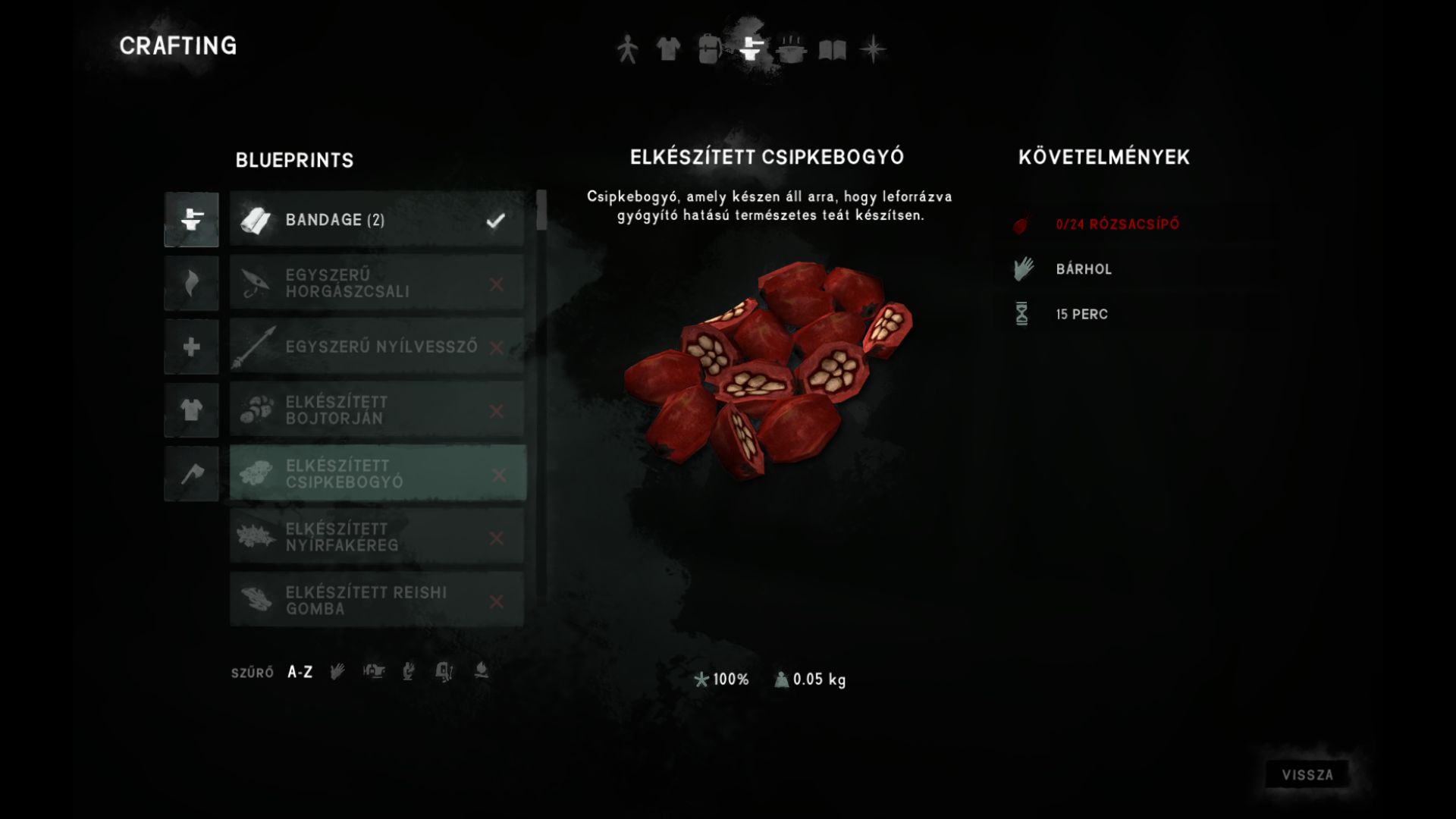Viewport: 1456px width, 819px height.
Task: Open the backpack inventory tab
Action: [x=709, y=49]
